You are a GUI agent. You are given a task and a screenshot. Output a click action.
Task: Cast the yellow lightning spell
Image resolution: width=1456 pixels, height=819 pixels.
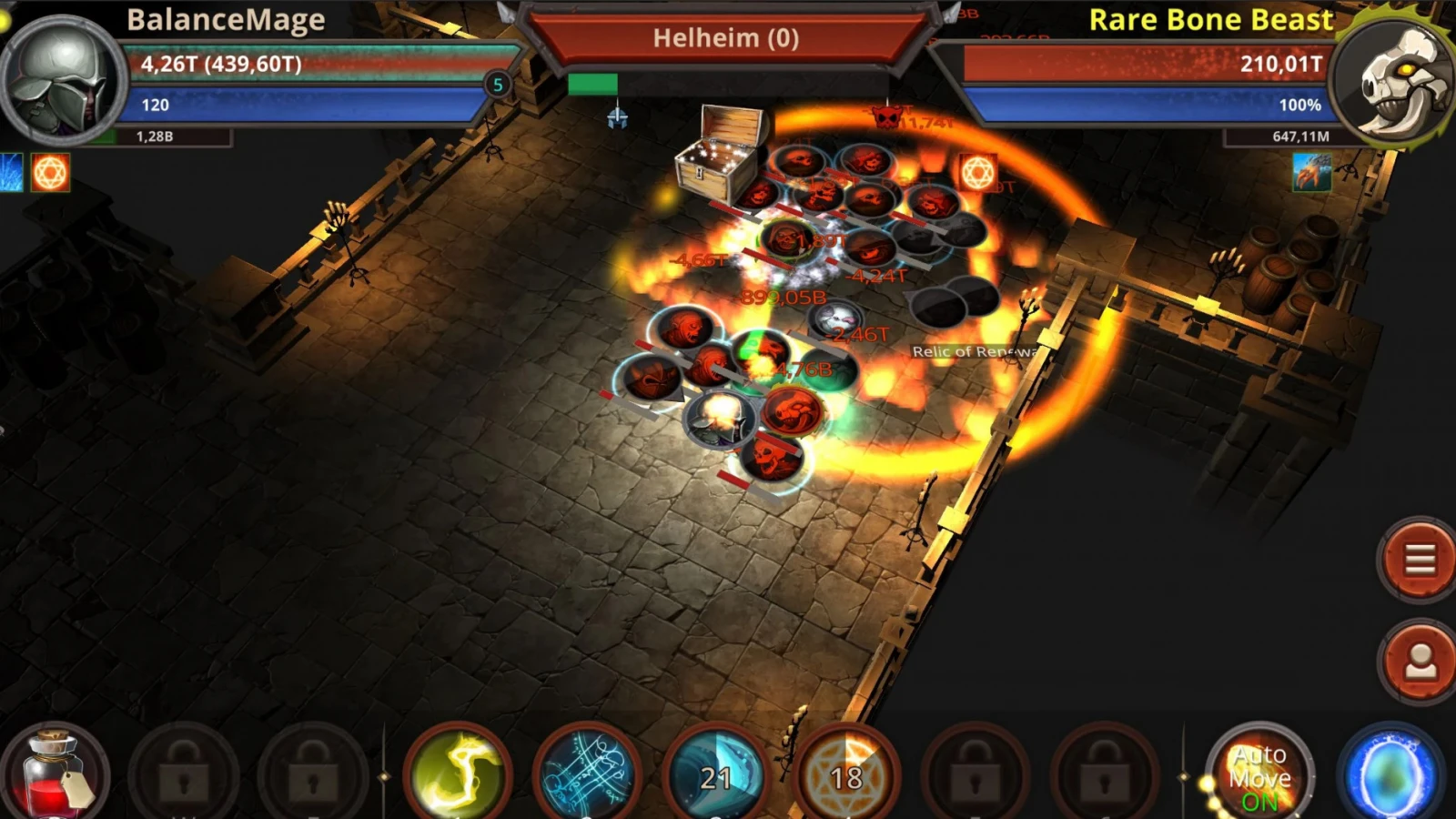pos(457,775)
